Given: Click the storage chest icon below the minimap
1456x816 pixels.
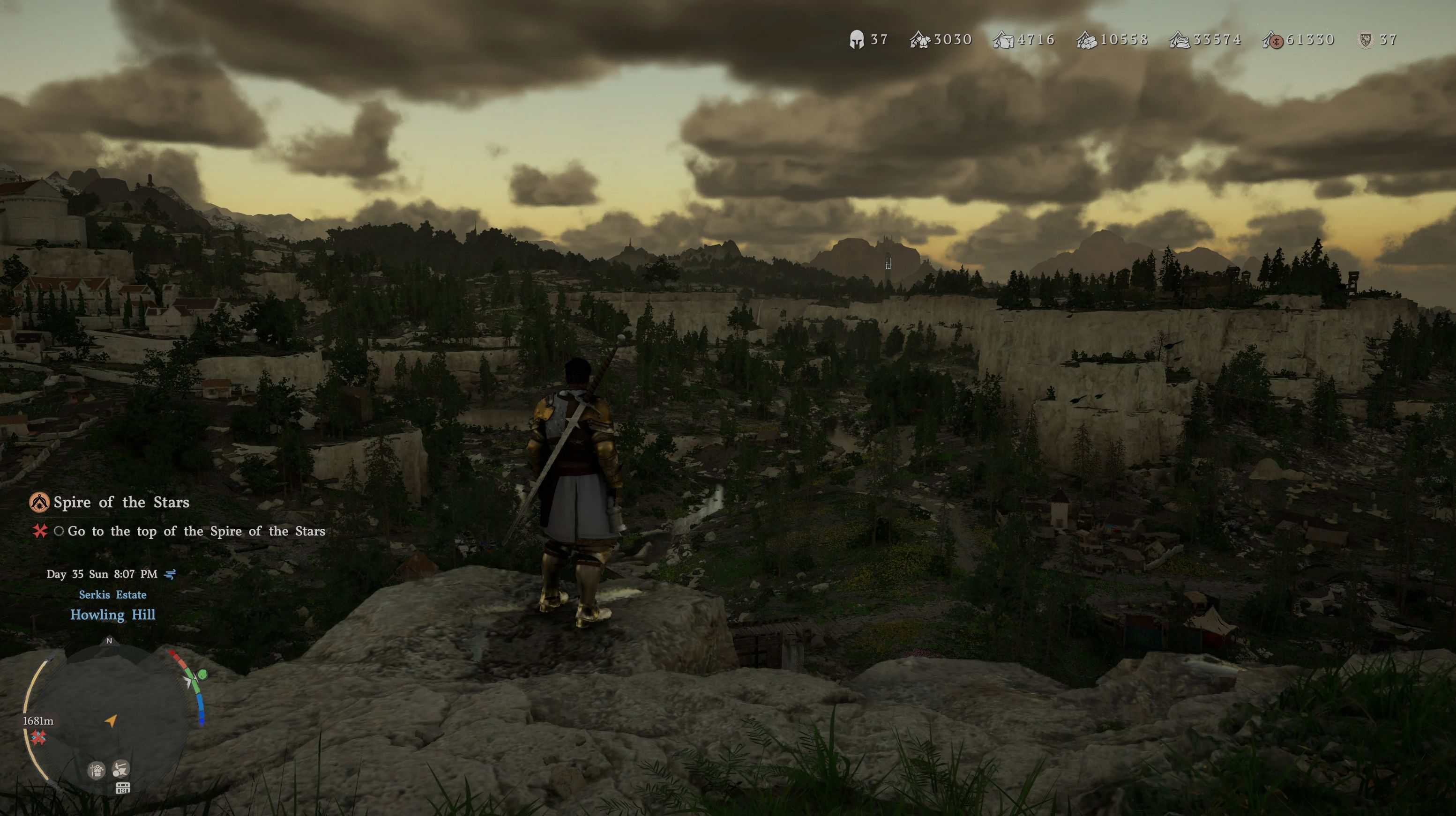Looking at the screenshot, I should [123, 788].
